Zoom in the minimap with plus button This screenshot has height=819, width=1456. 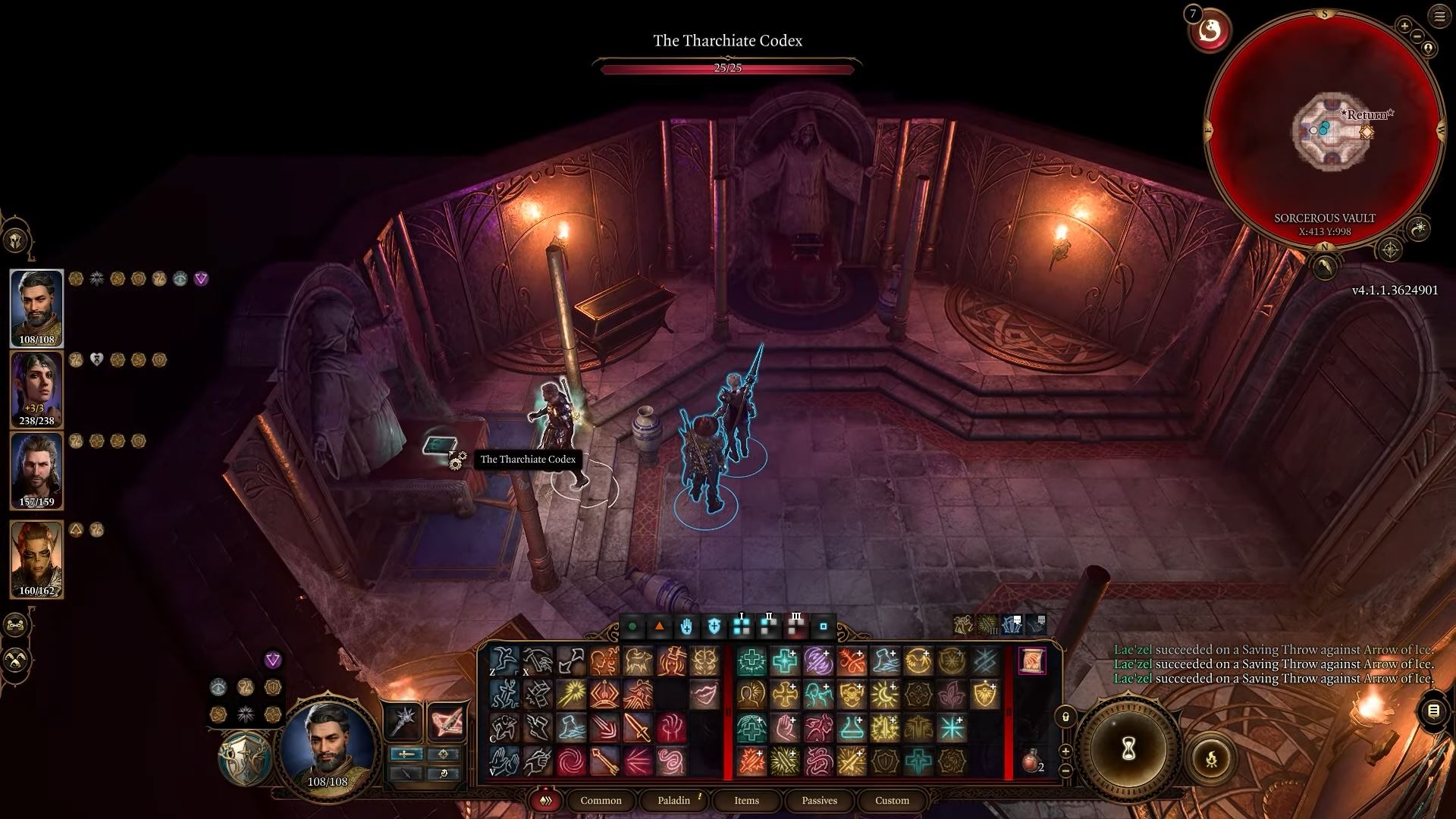coord(1404,27)
